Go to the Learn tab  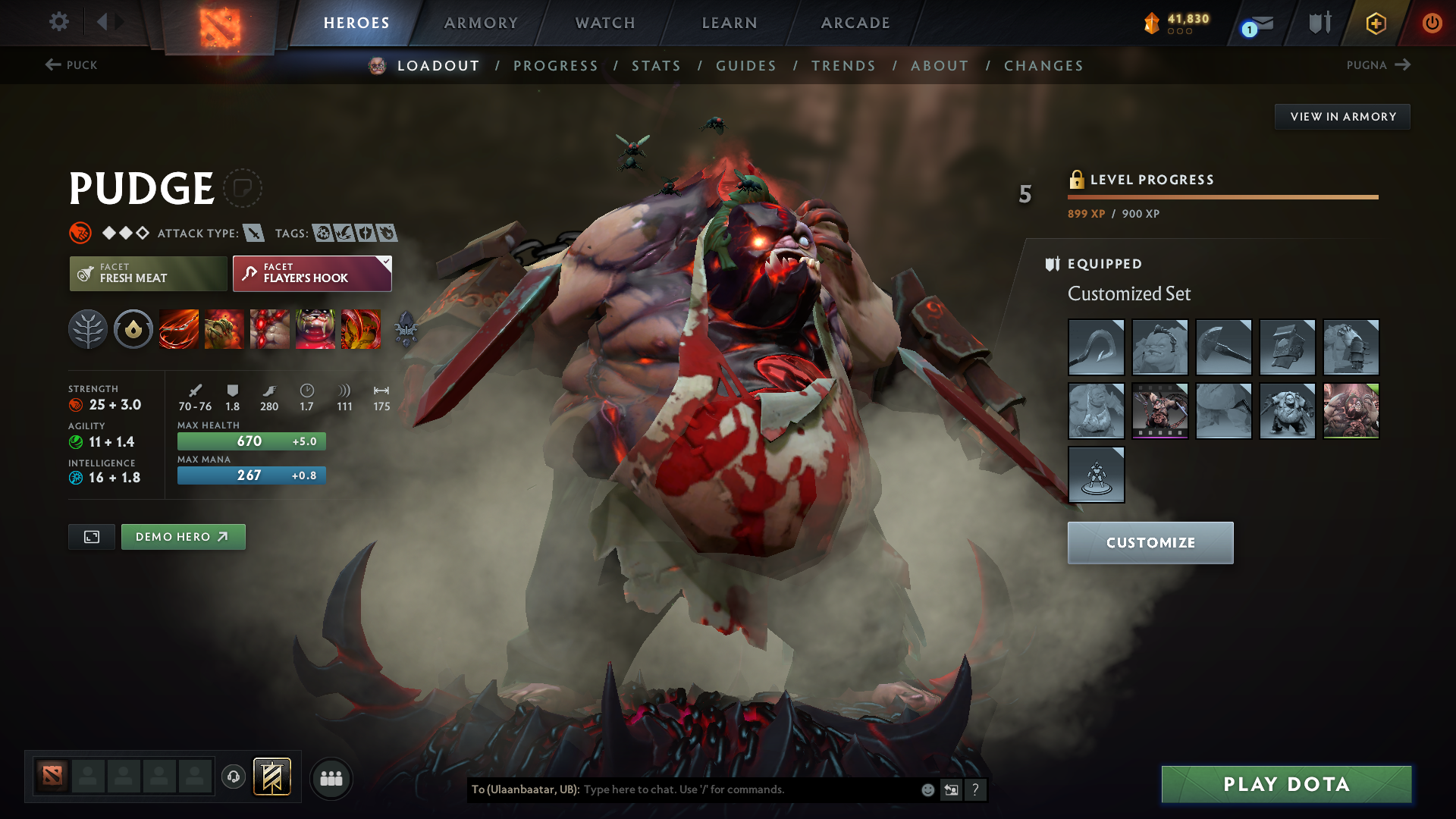[x=730, y=23]
